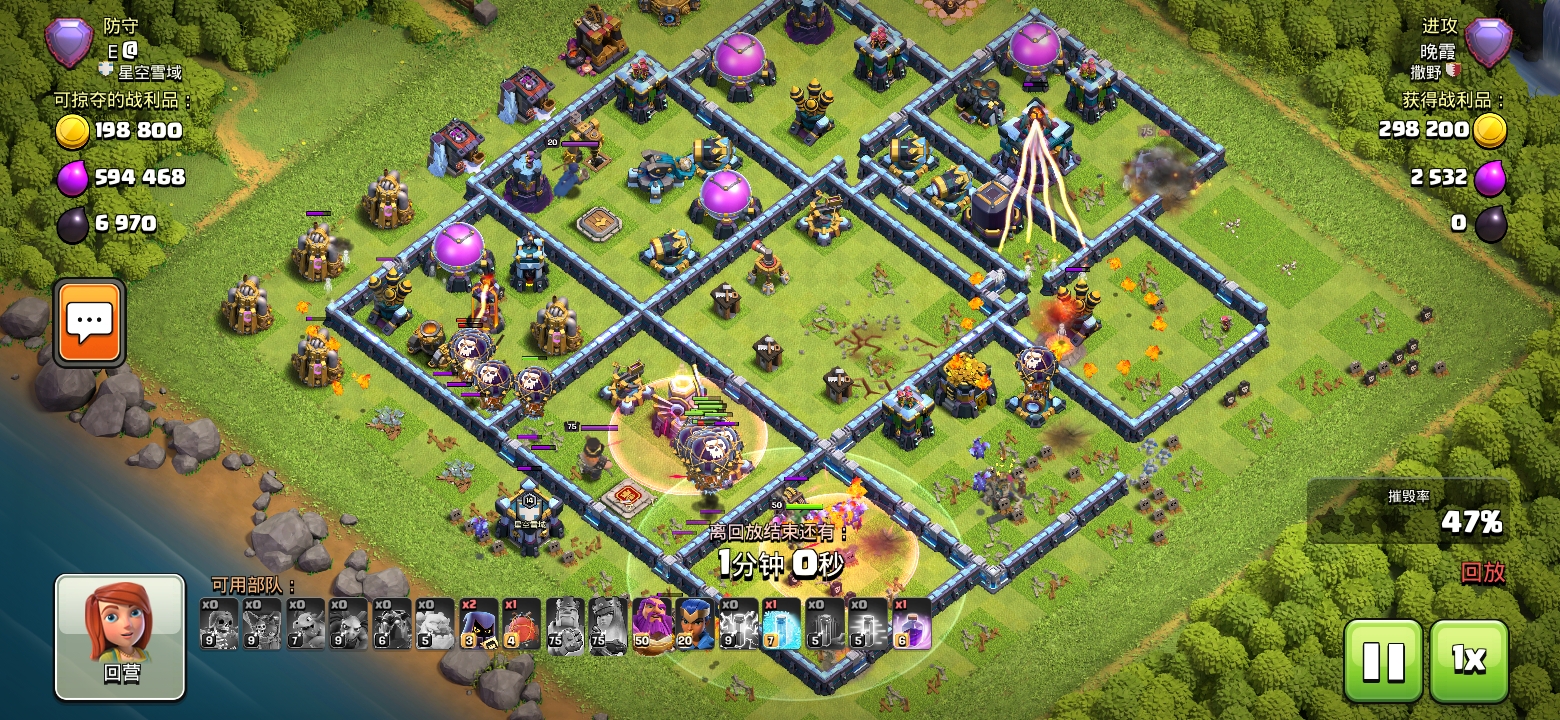The image size is (1560, 720).
Task: Select the Archer Queen hero slot
Action: click(x=607, y=624)
